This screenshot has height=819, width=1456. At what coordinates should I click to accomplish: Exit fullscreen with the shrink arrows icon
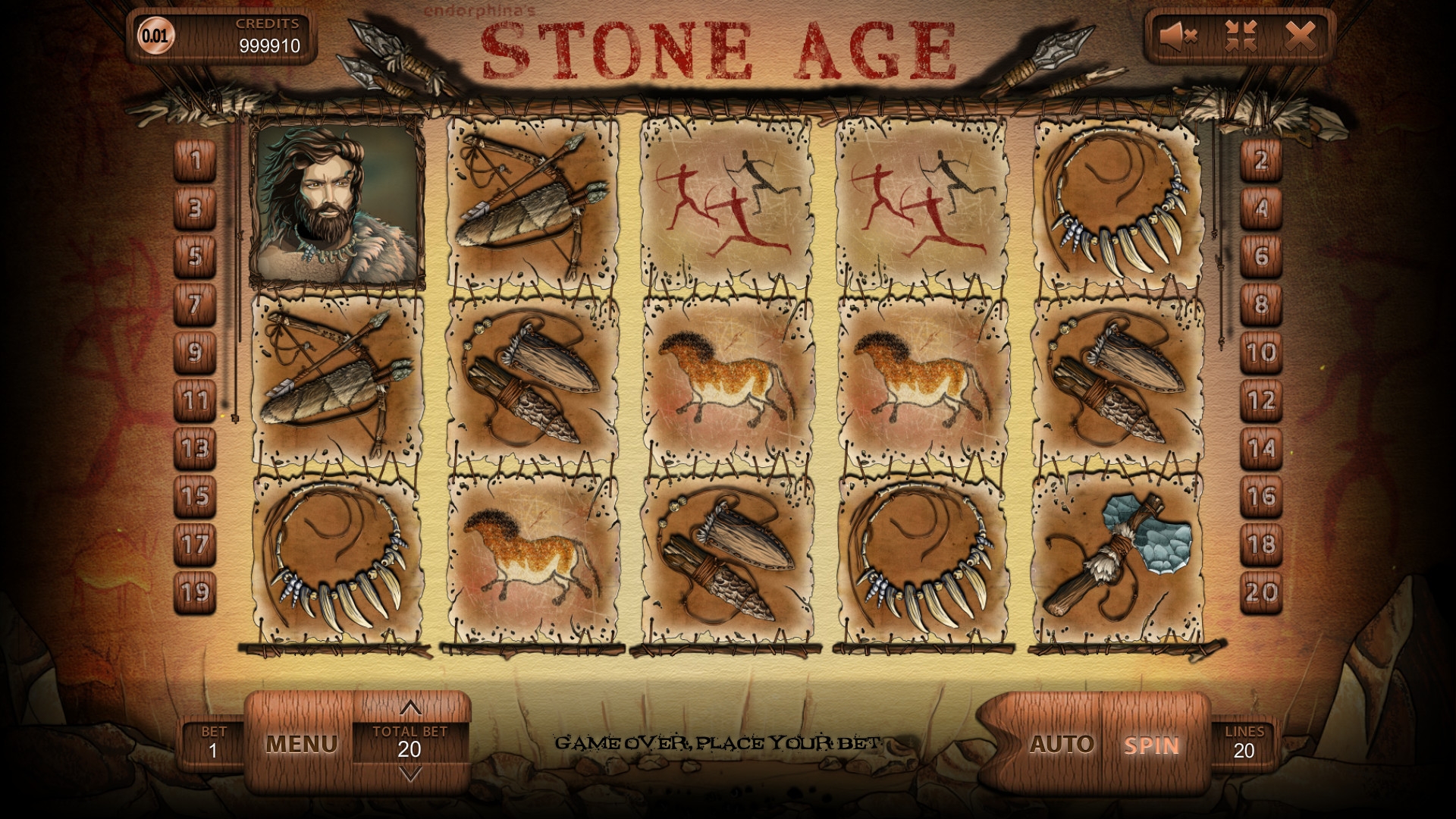click(1241, 35)
